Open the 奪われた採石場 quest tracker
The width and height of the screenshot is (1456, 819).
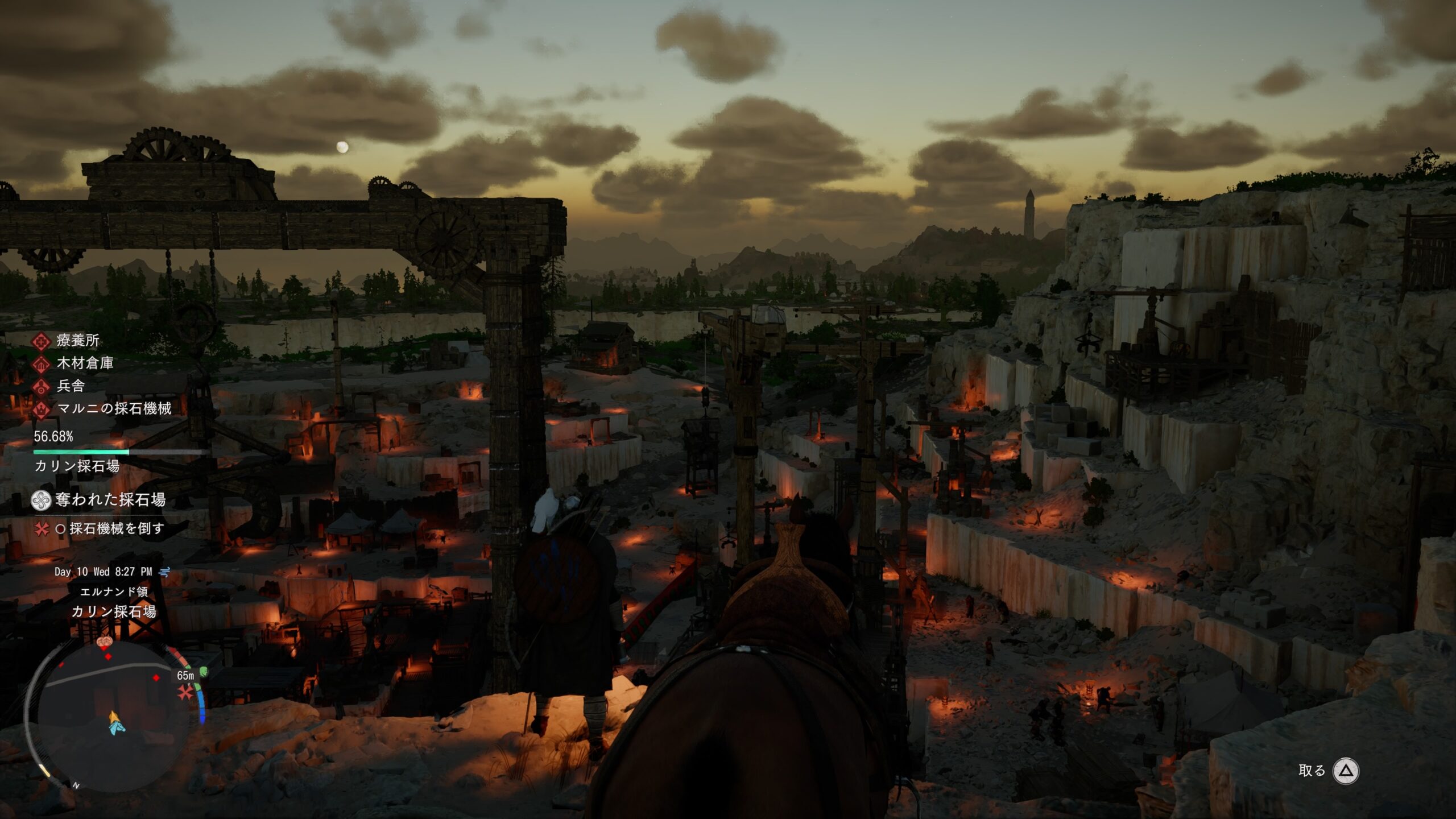pos(110,500)
